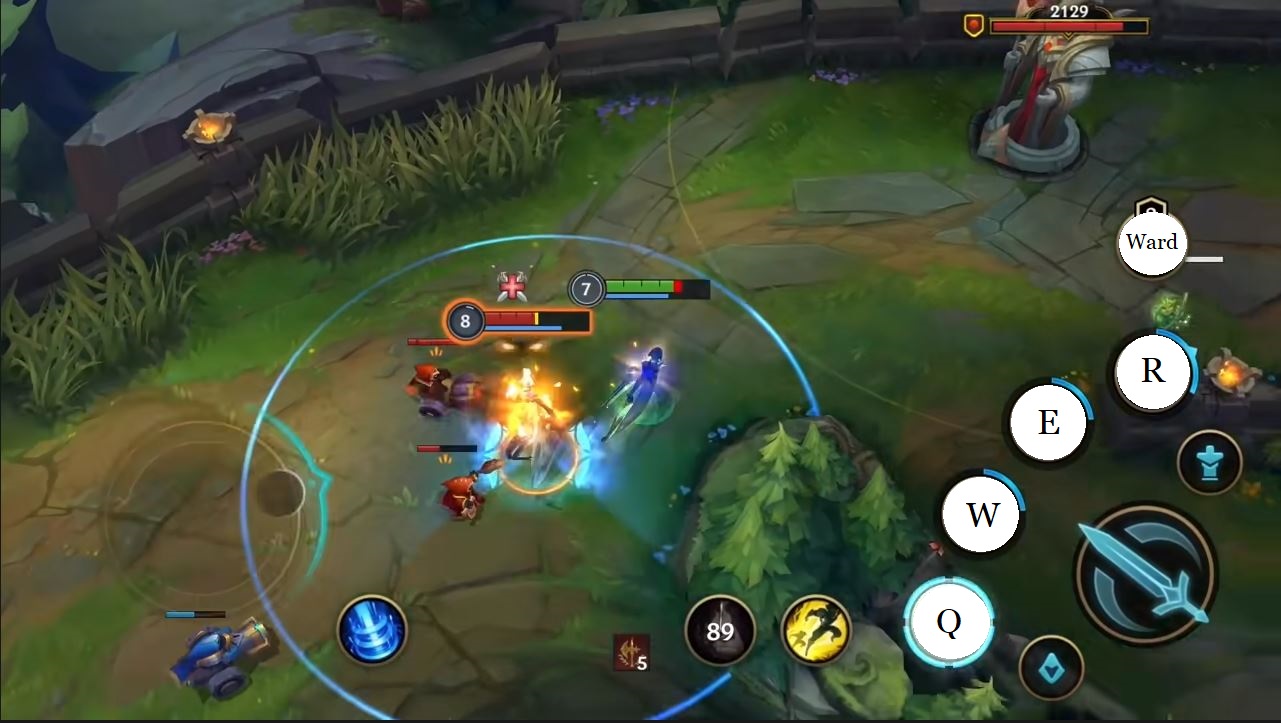Use the E ability
The height and width of the screenshot is (723, 1281).
coord(1047,423)
